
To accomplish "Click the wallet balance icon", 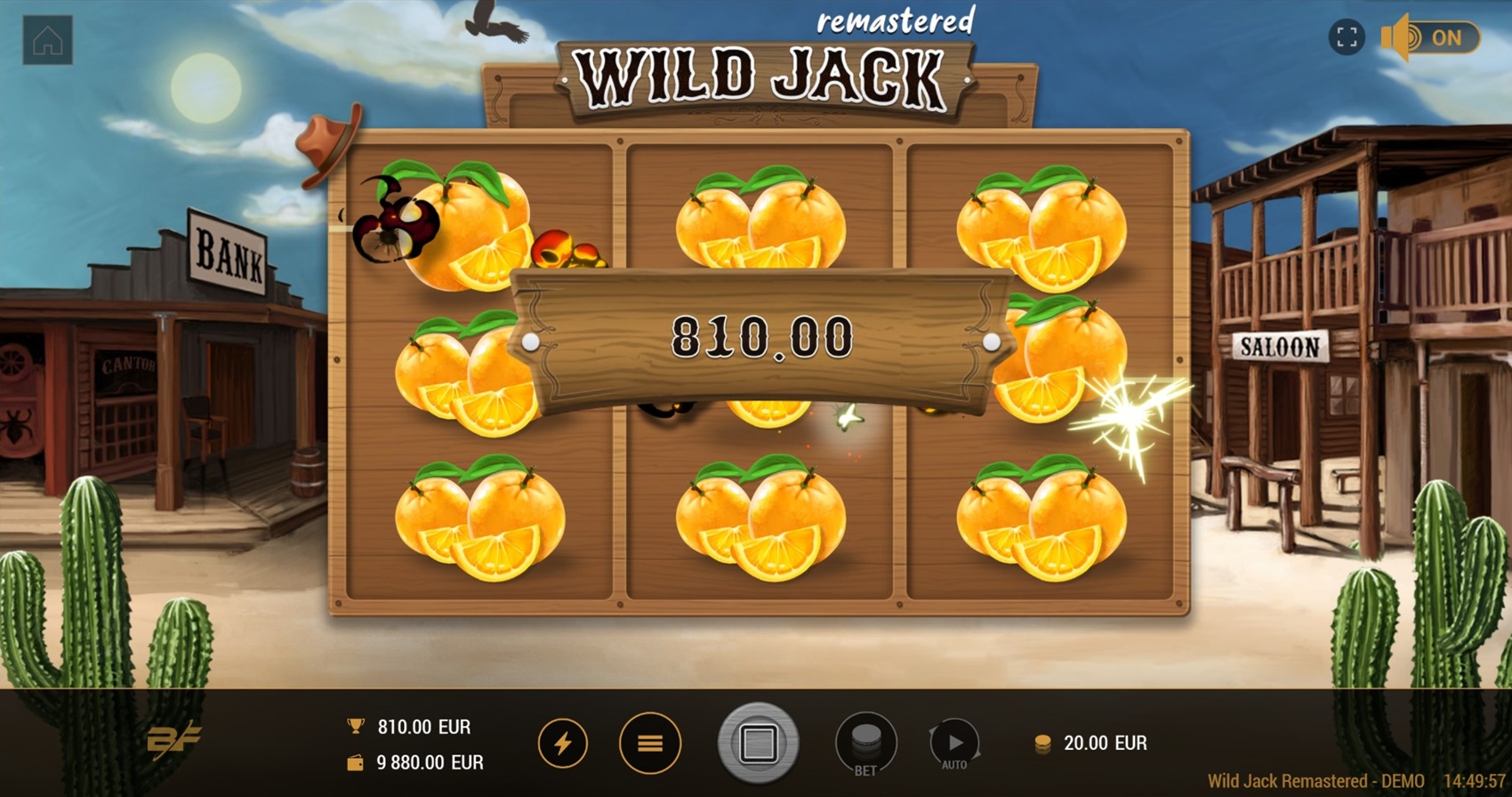I will [354, 762].
